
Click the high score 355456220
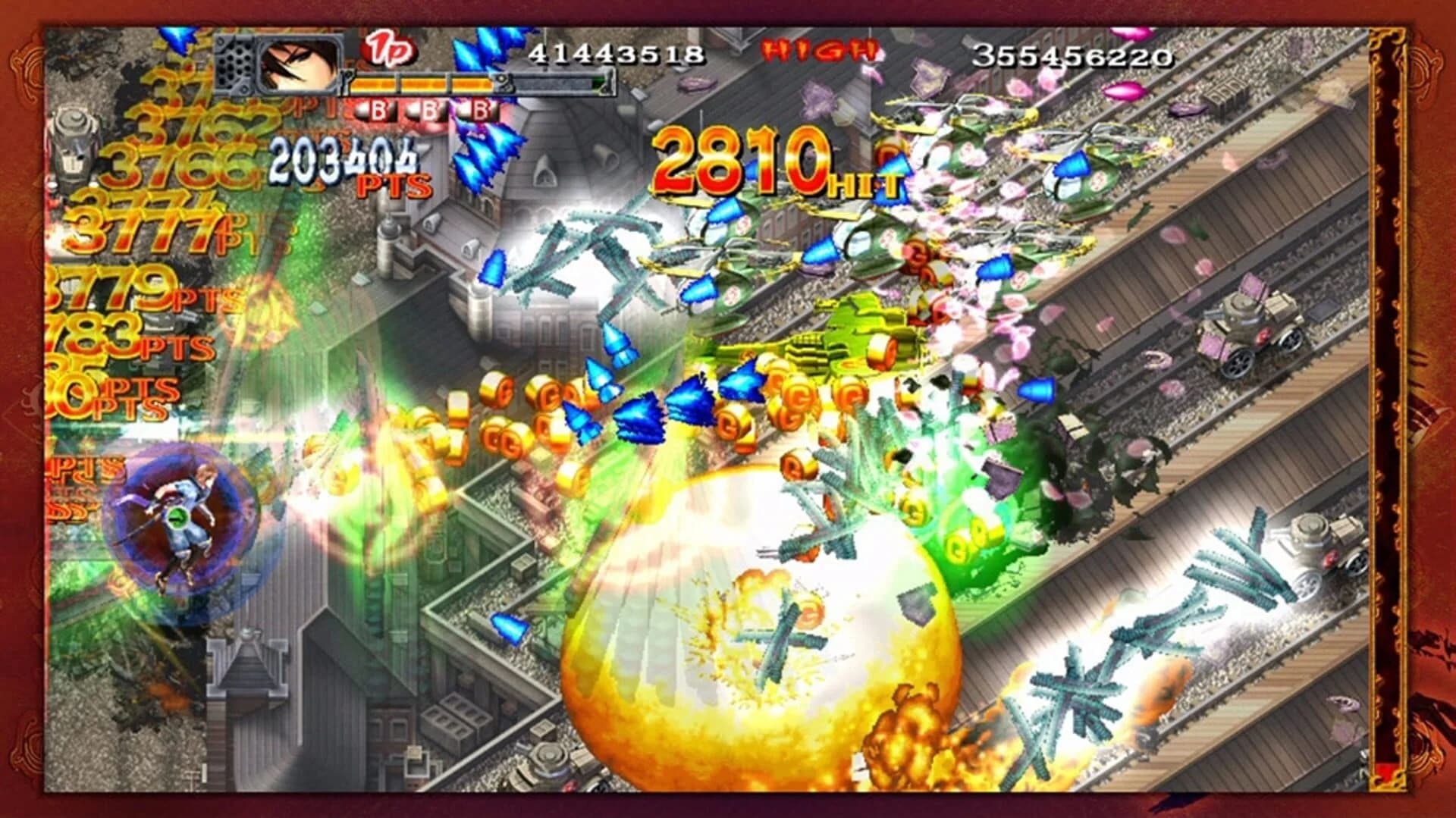tap(1072, 55)
